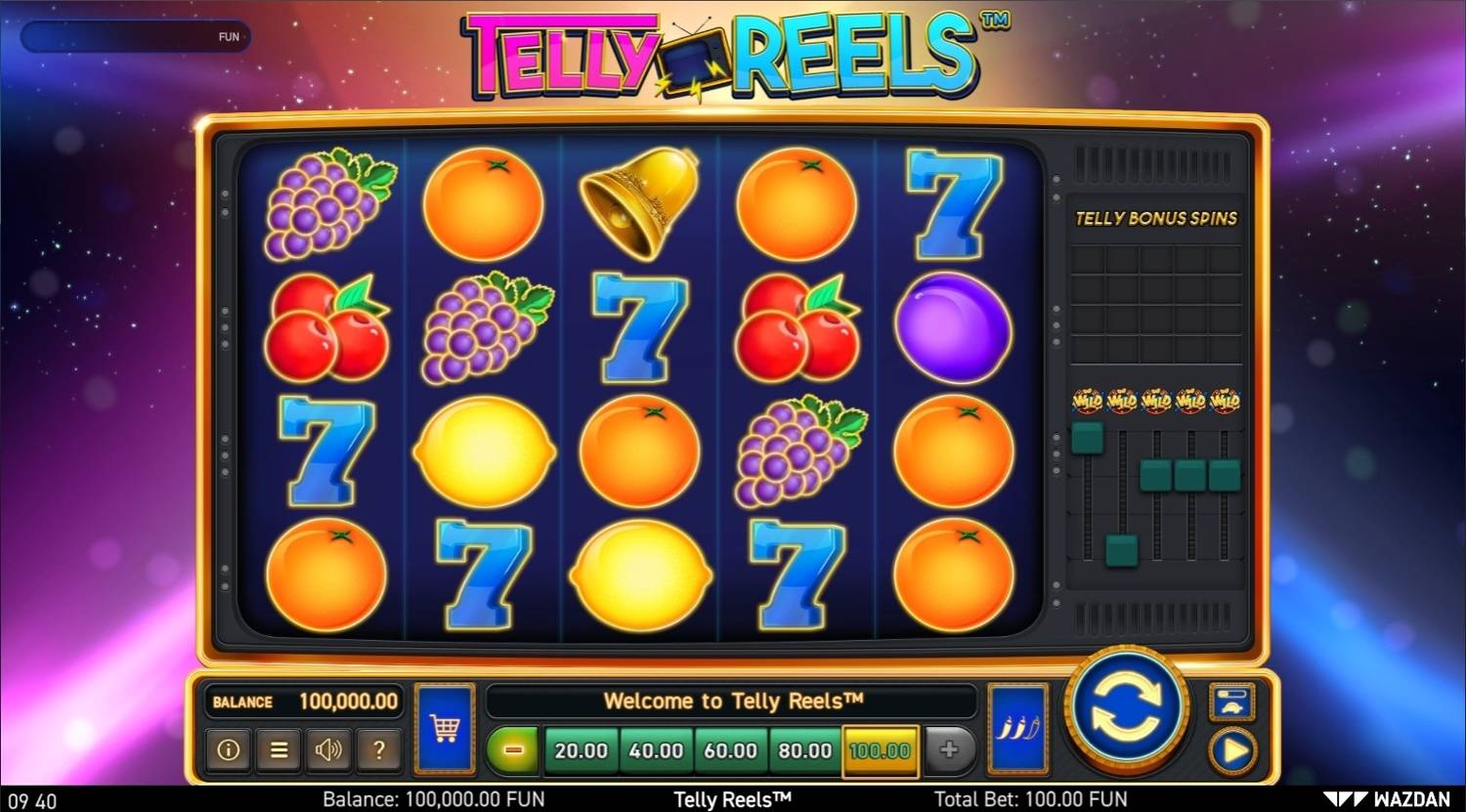Open game information with the (i) icon
This screenshot has width=1466, height=812.
pyautogui.click(x=228, y=749)
